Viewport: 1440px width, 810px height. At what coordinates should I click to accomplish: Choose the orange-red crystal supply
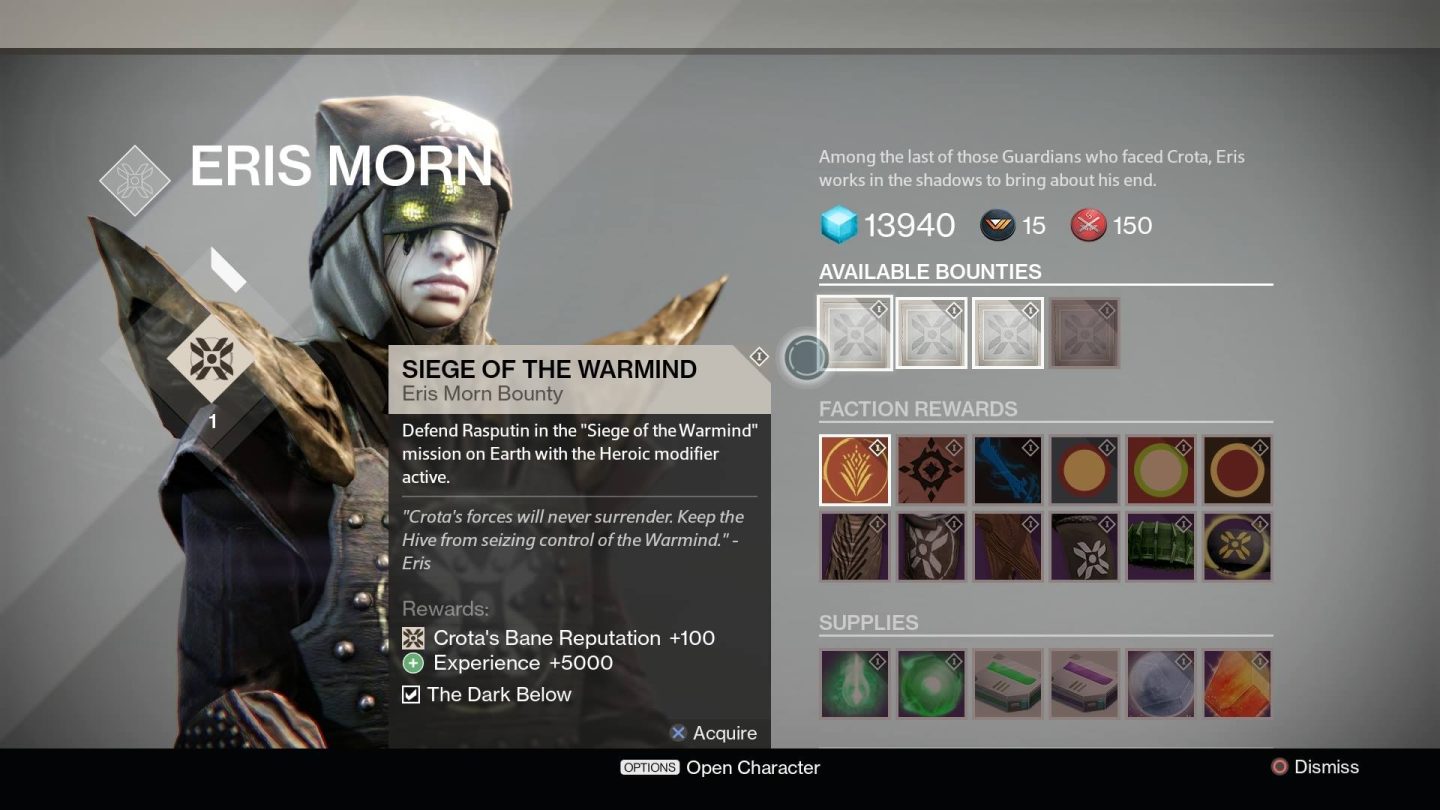[1238, 684]
